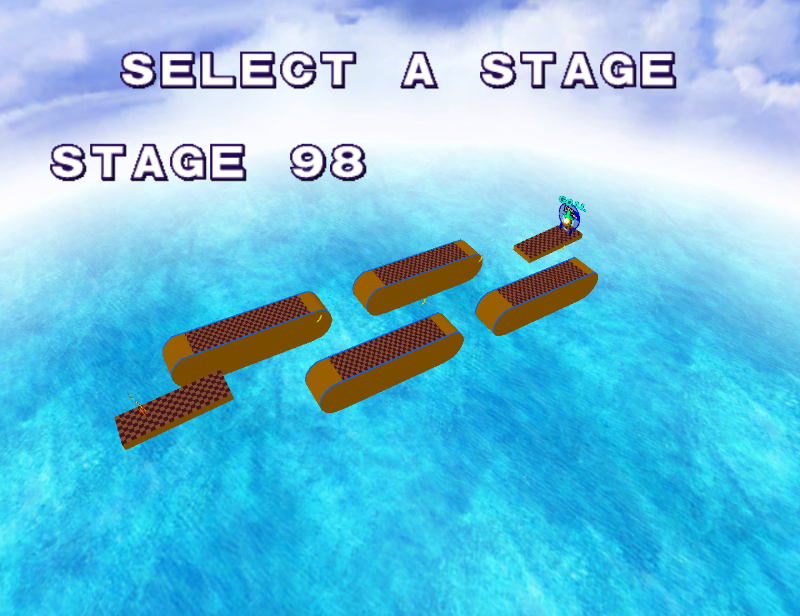Select the Stage 98 entry
Image resolution: width=800 pixels, height=616 pixels.
click(209, 162)
